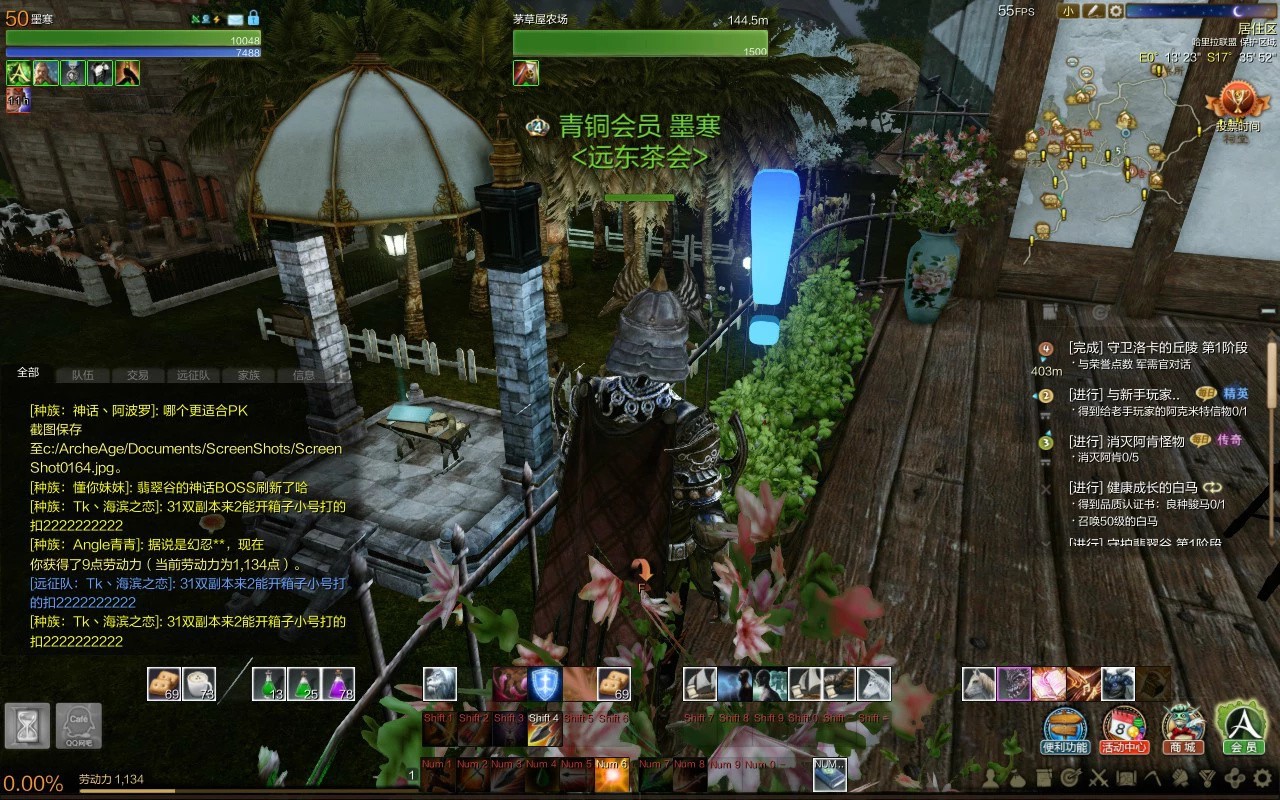Click the hourglass button at bottom left
Image resolution: width=1280 pixels, height=800 pixels.
click(x=27, y=726)
